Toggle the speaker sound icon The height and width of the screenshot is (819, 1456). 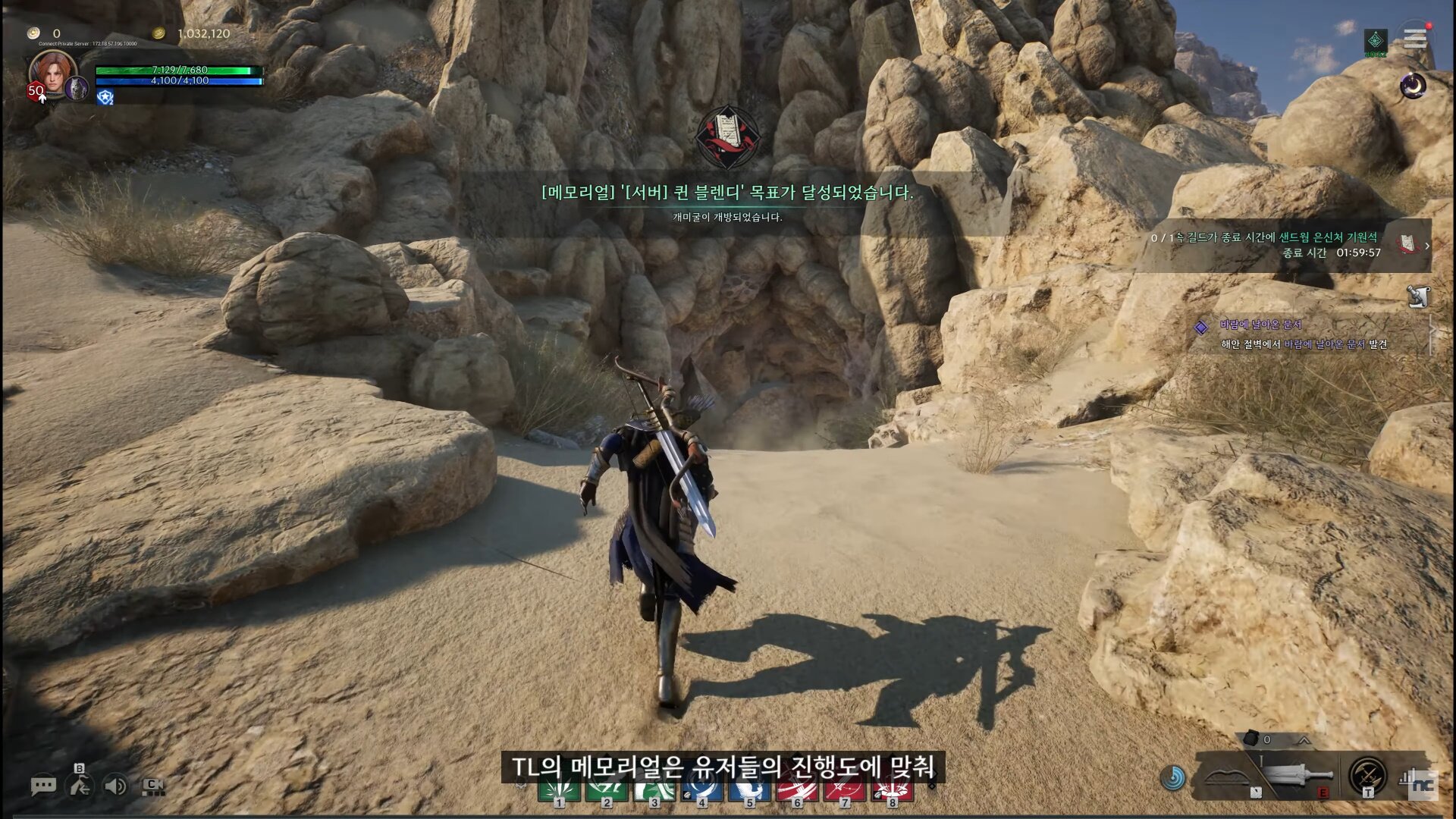[x=115, y=786]
